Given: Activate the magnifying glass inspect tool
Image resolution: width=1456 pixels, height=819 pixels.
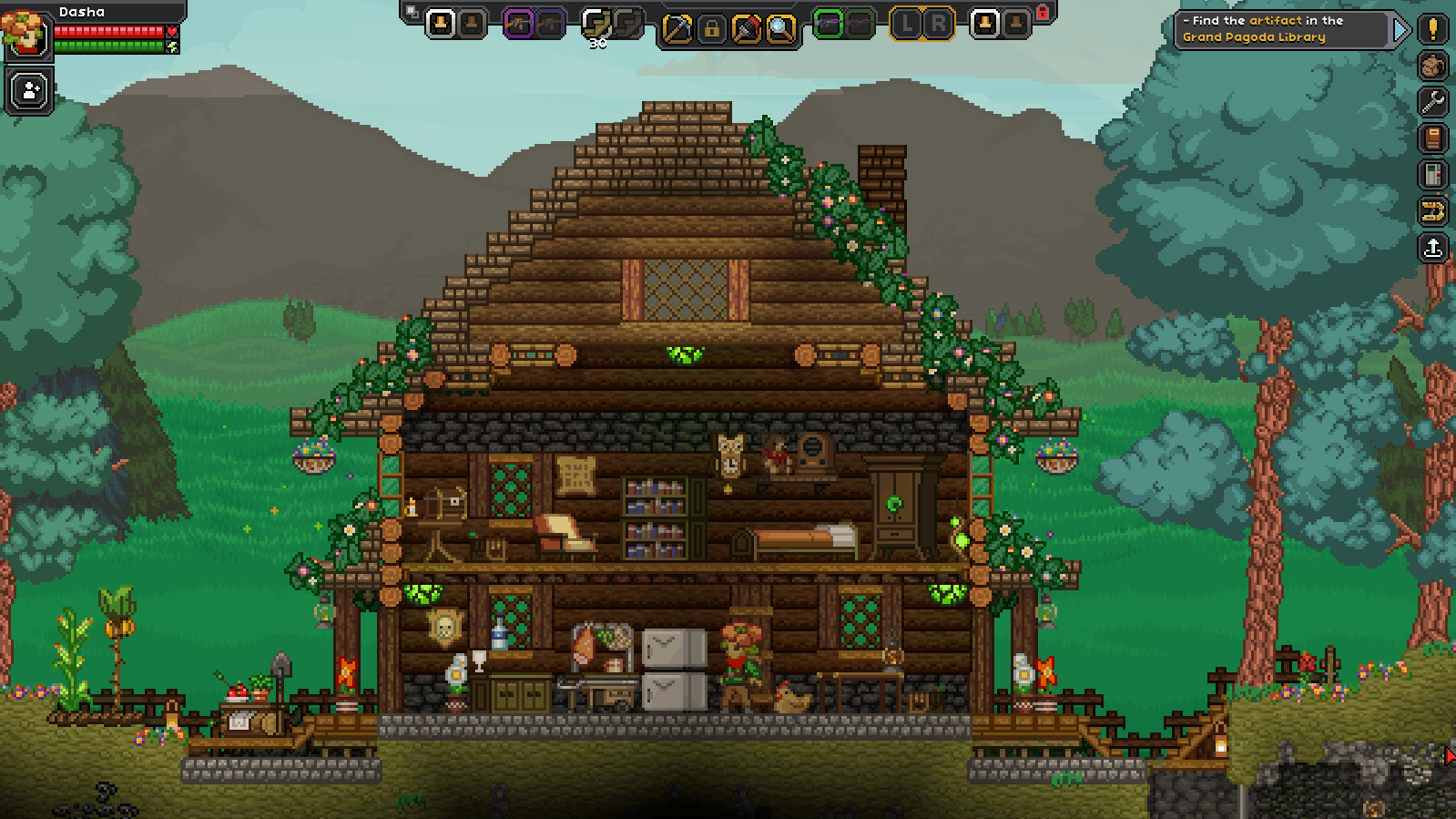Looking at the screenshot, I should click(x=780, y=29).
